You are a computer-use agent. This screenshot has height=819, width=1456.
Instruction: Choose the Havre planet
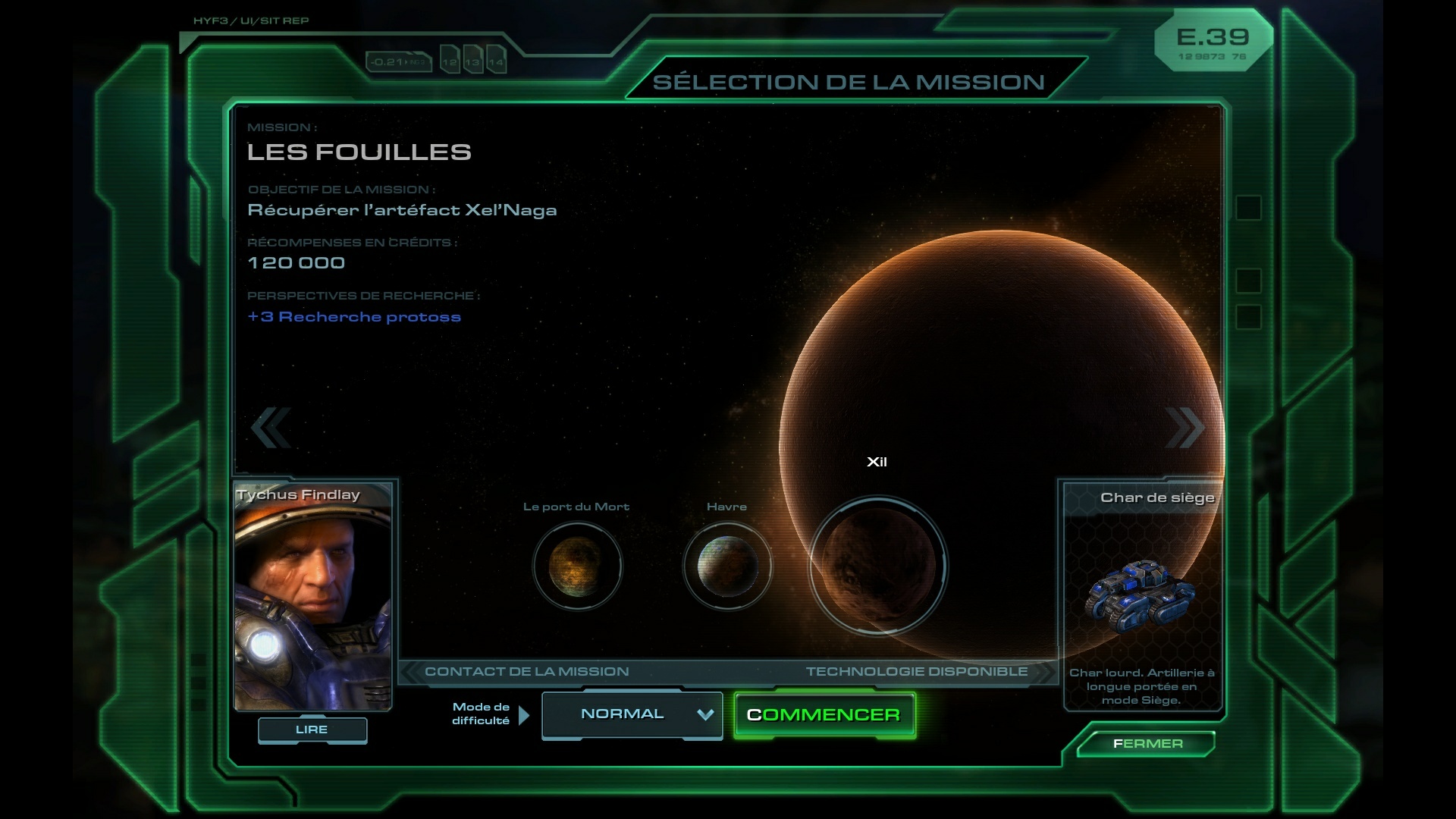pyautogui.click(x=726, y=566)
